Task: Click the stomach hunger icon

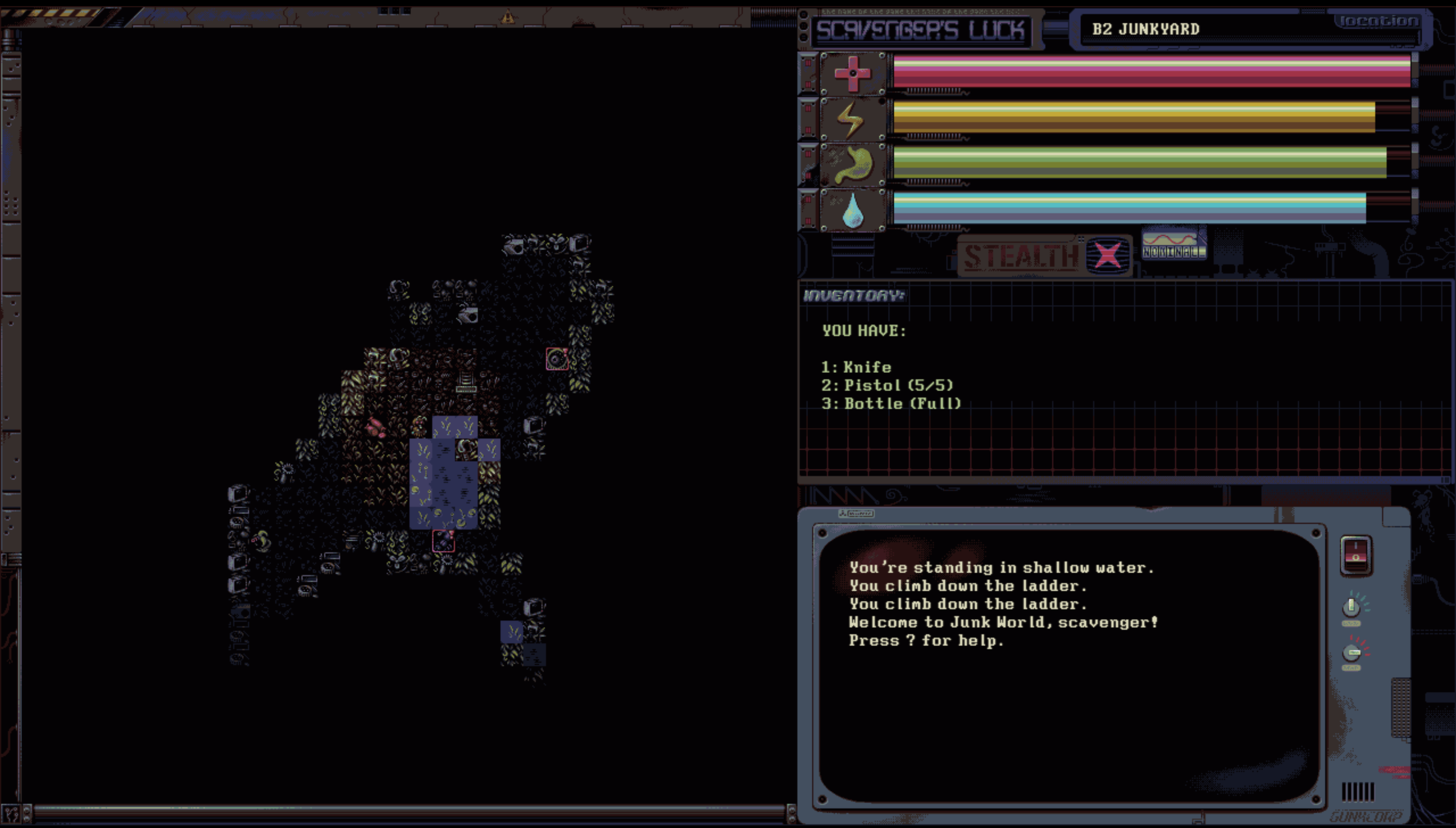Action: (852, 165)
